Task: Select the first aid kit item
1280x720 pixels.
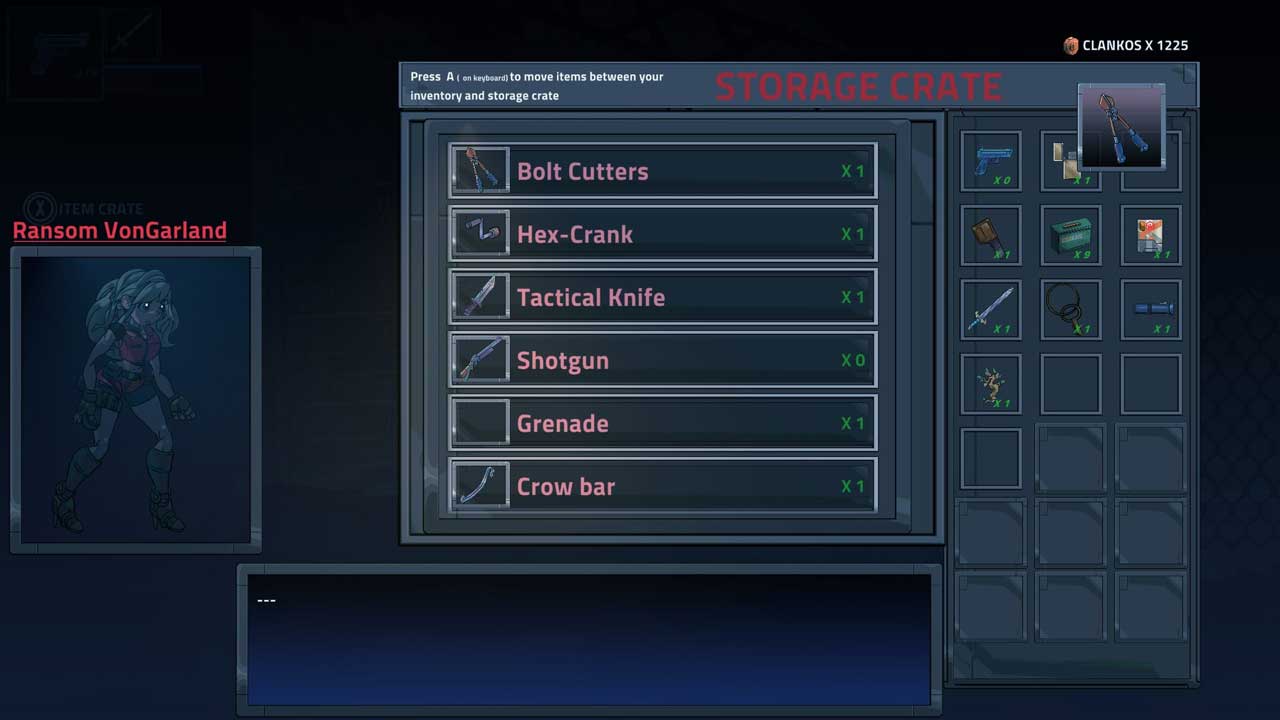Action: (1151, 235)
